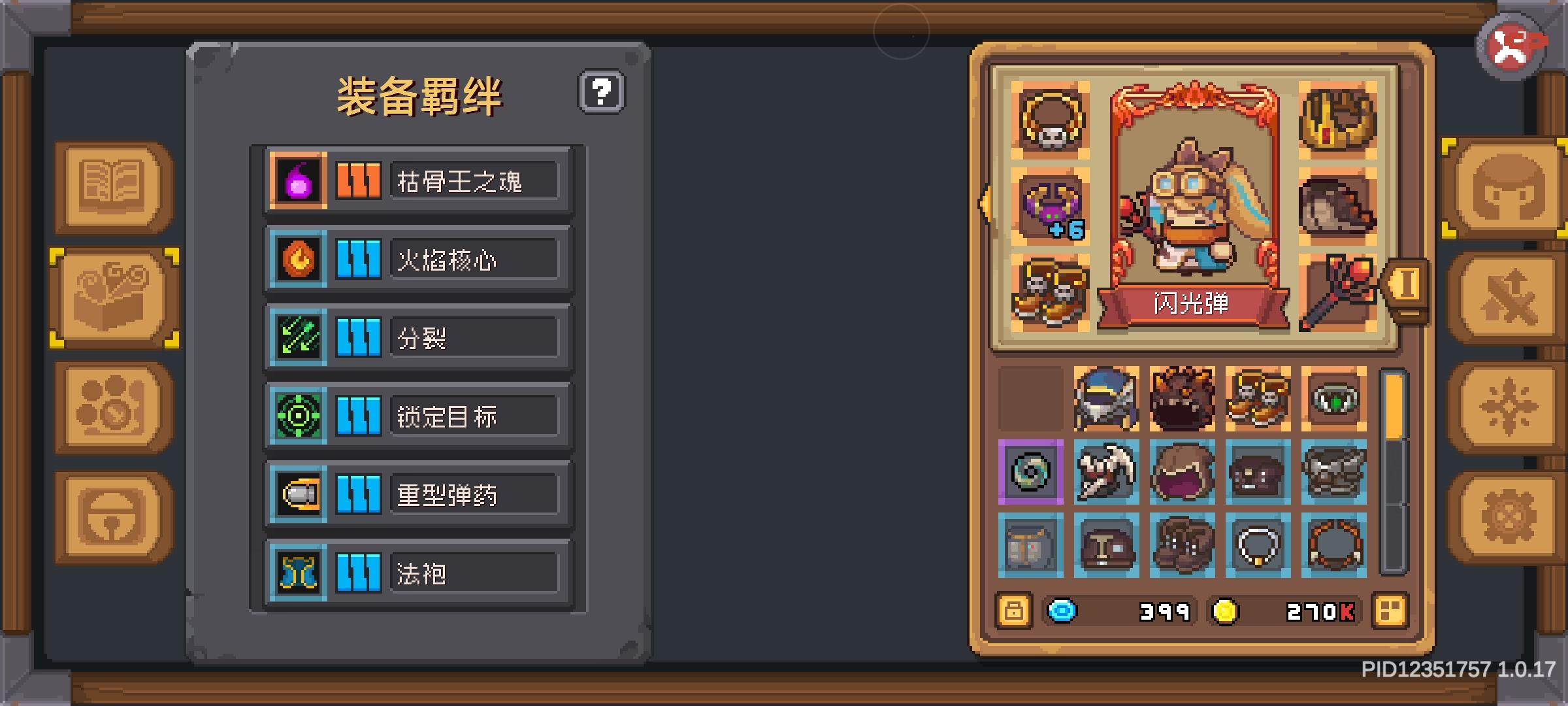Select the green split arrows icon of 分裂

(298, 337)
